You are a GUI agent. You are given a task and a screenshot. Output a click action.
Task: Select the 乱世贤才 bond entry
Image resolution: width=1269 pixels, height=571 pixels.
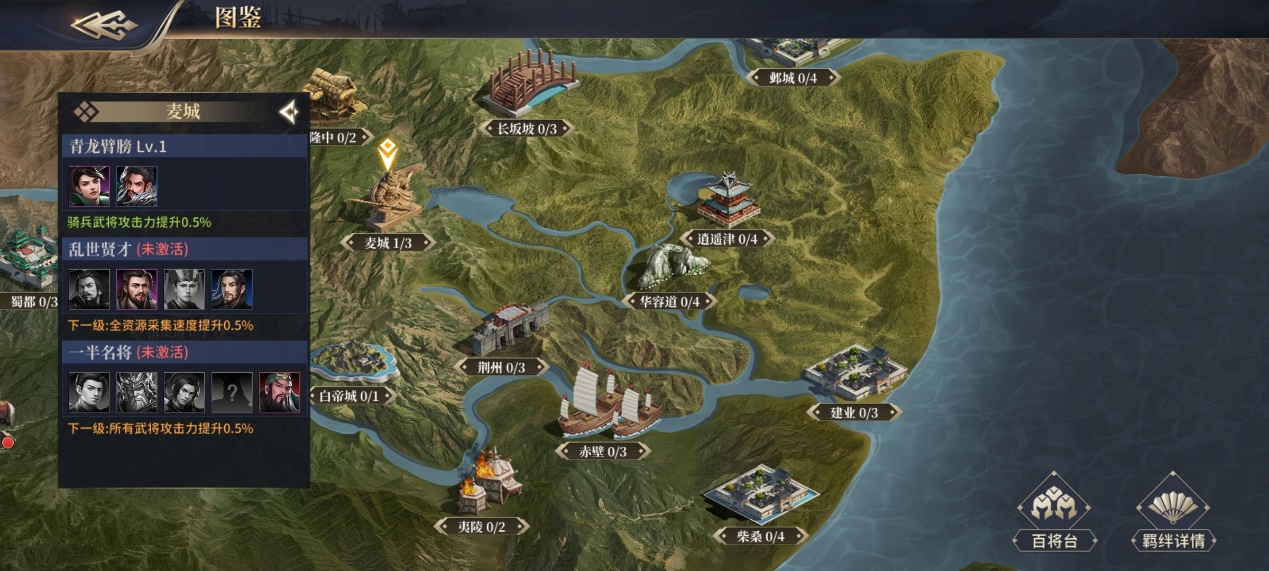(x=184, y=249)
